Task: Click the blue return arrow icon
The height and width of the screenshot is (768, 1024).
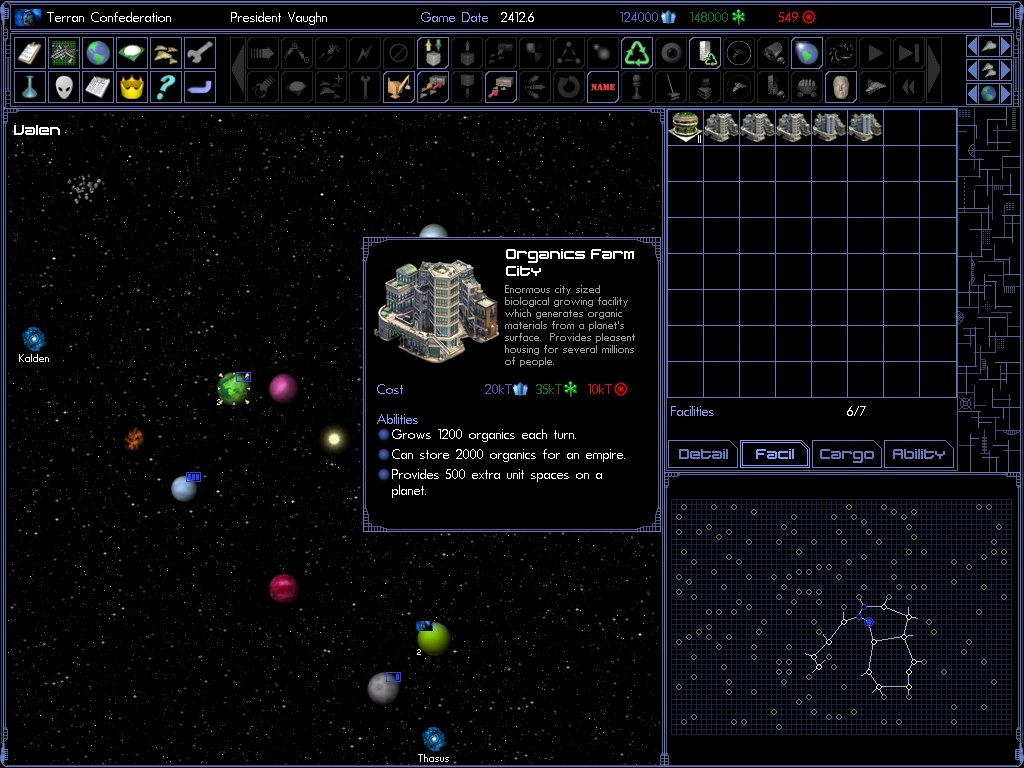Action: (200, 87)
